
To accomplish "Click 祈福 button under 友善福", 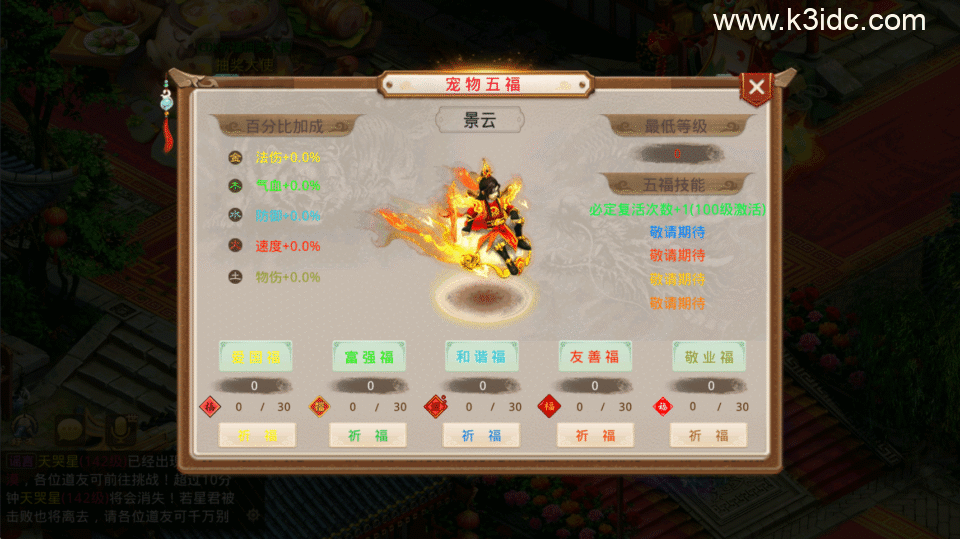I will click(595, 435).
